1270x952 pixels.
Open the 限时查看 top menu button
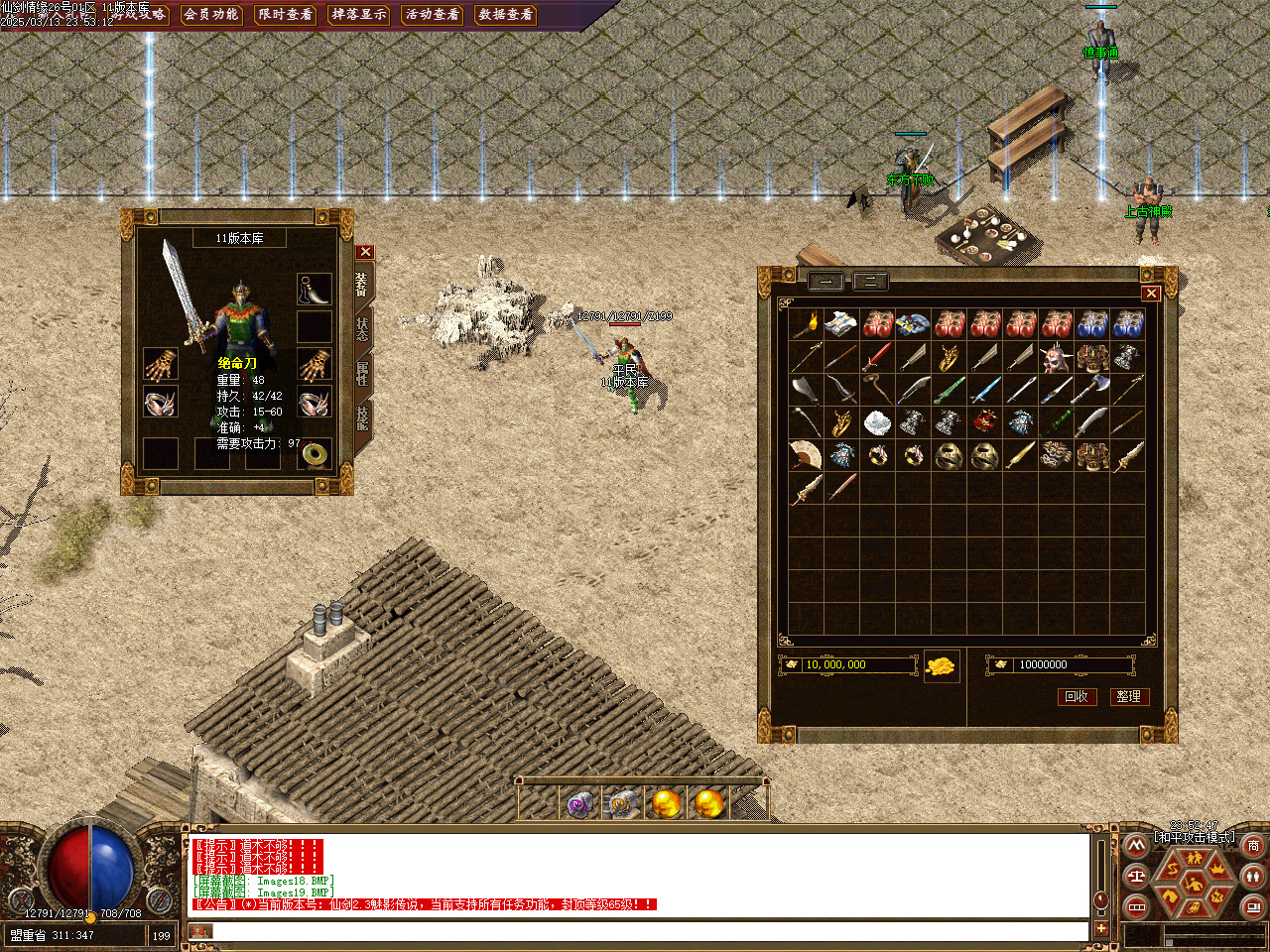[285, 15]
